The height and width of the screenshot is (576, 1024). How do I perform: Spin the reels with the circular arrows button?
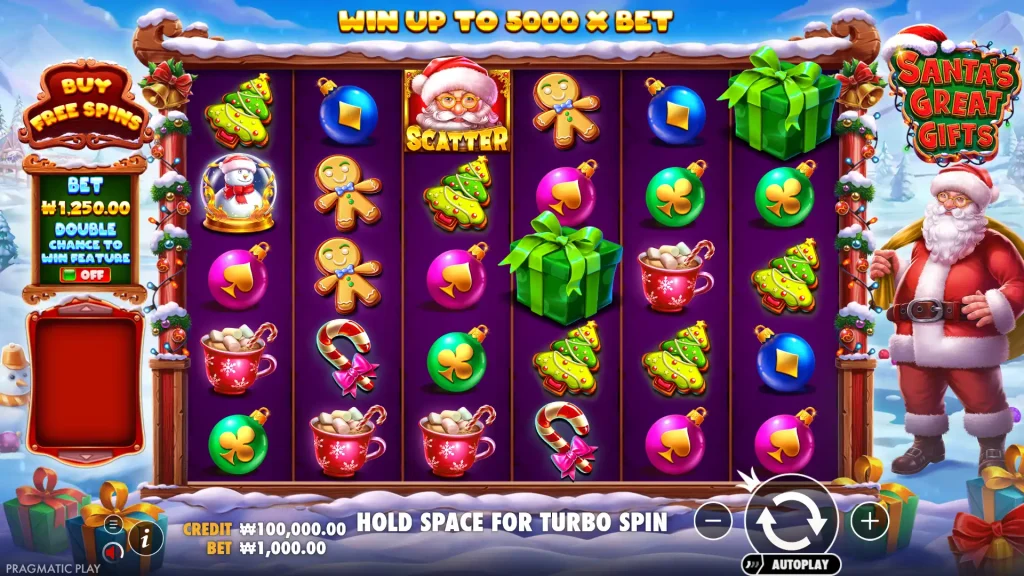[791, 520]
